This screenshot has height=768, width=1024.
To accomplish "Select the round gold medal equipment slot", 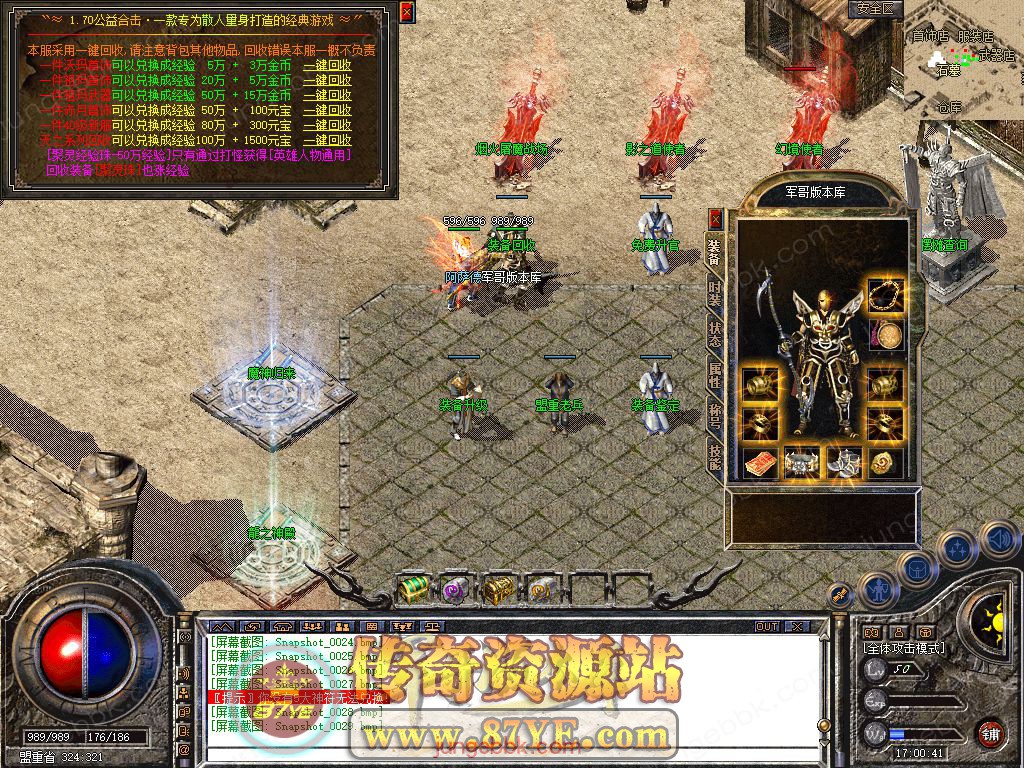I will click(x=882, y=336).
